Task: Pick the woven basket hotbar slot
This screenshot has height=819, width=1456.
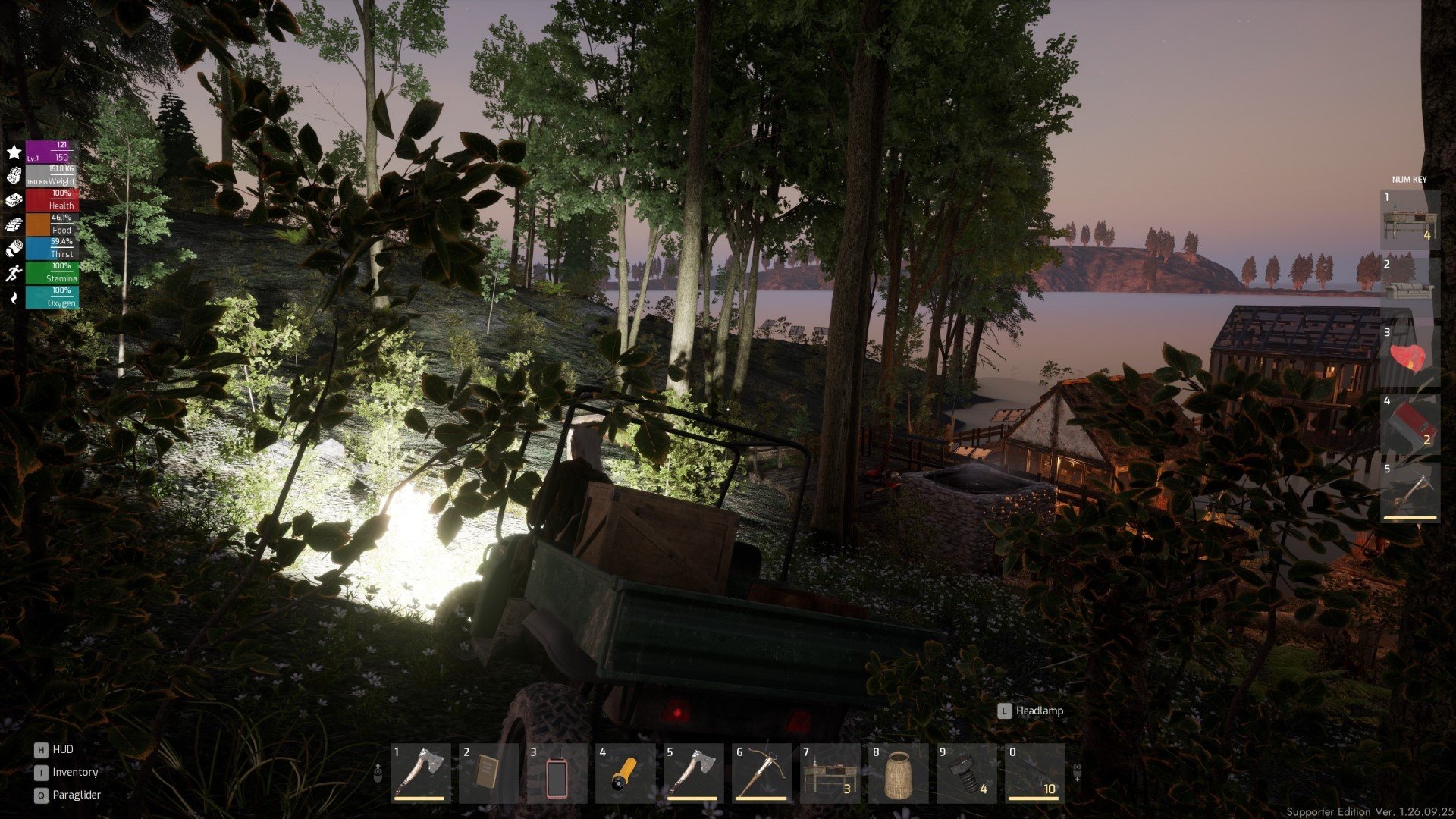Action: 898,773
